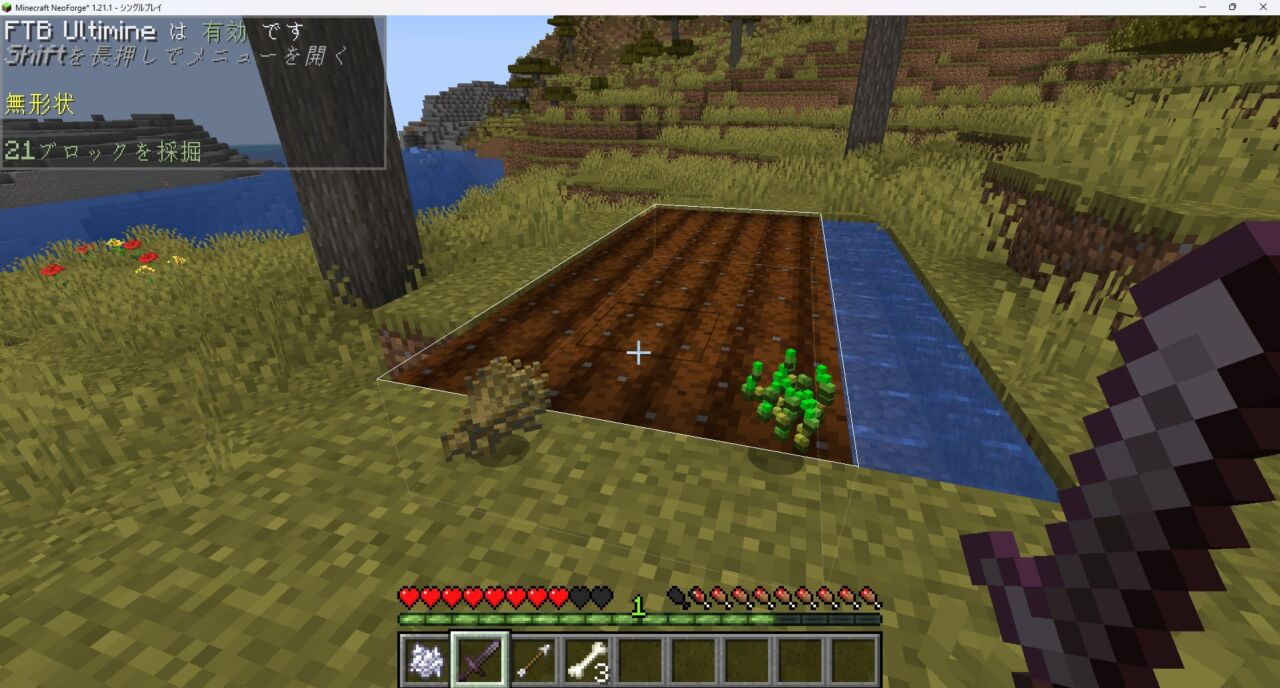Minimize the Minecraft window
Image resolution: width=1280 pixels, height=688 pixels.
(1203, 7)
